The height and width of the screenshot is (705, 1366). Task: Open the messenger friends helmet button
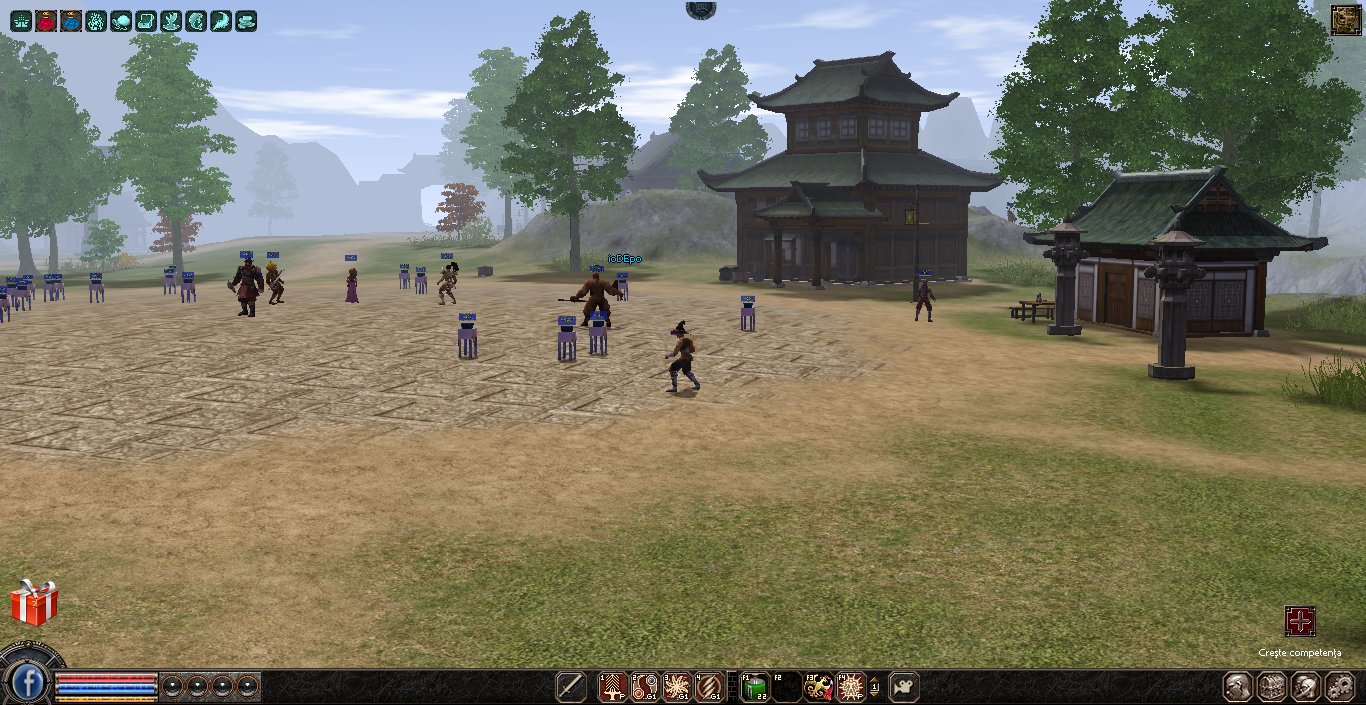click(x=1306, y=687)
